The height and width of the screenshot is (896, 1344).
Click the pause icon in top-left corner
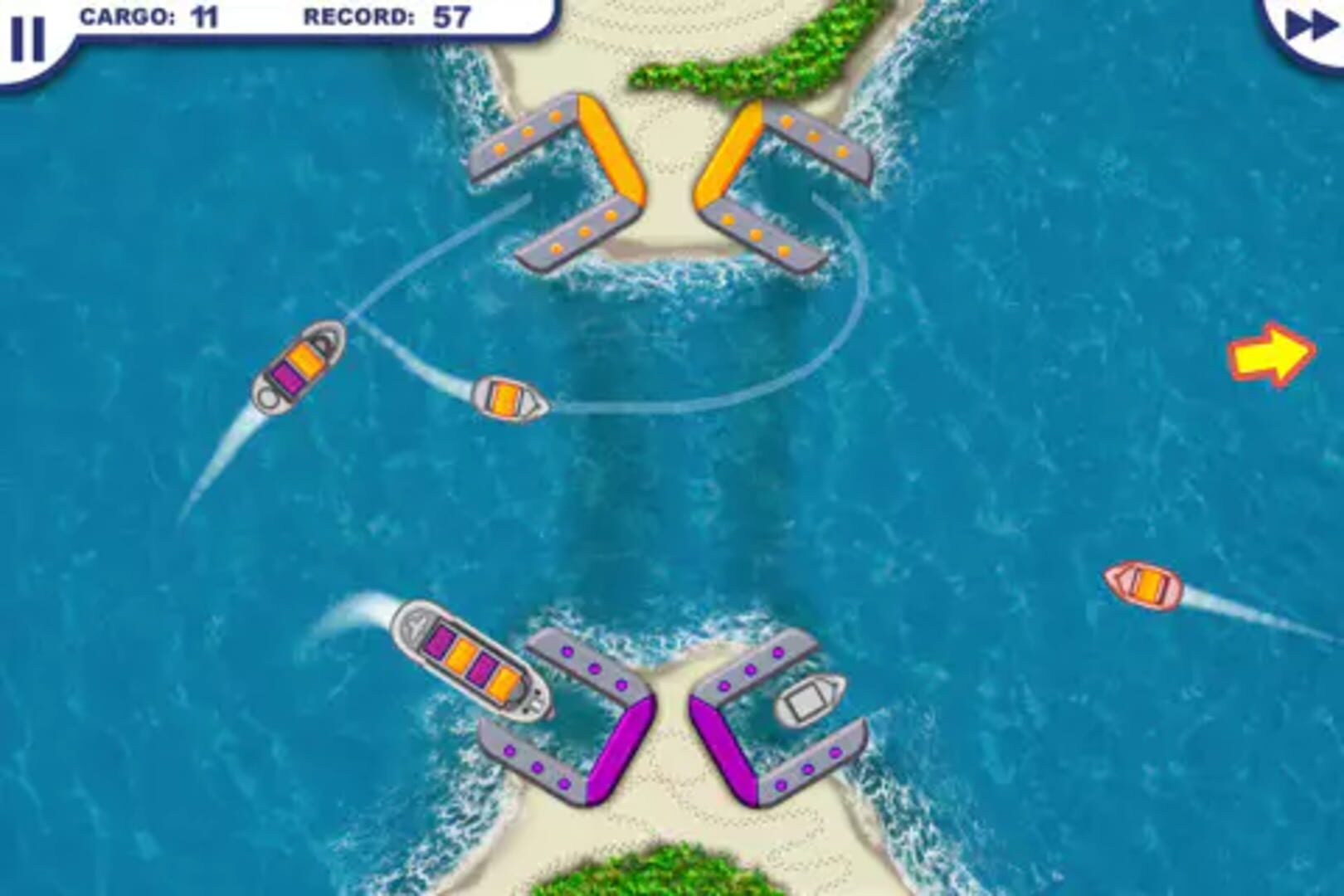pyautogui.click(x=29, y=37)
